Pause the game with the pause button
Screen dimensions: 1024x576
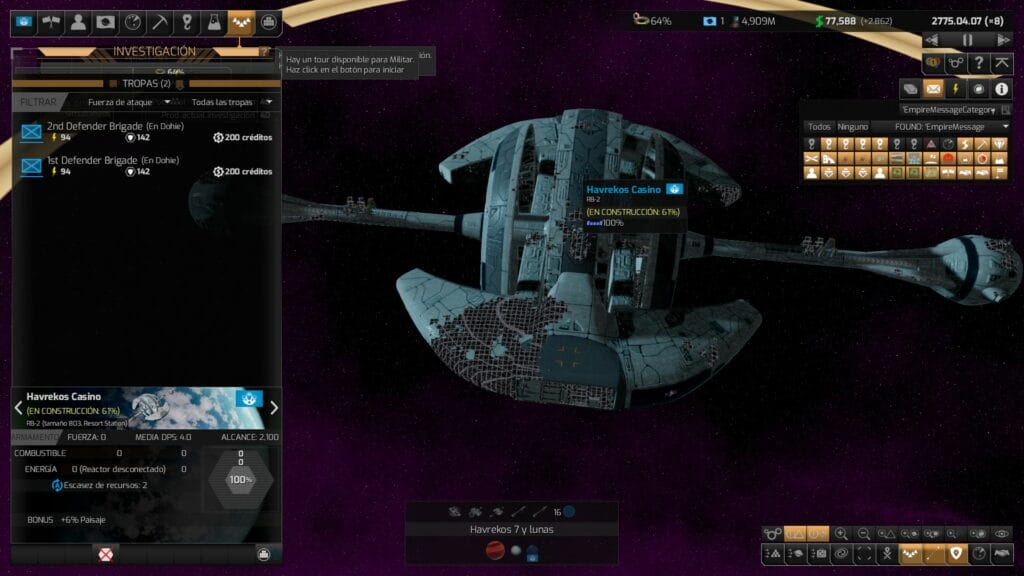click(968, 40)
